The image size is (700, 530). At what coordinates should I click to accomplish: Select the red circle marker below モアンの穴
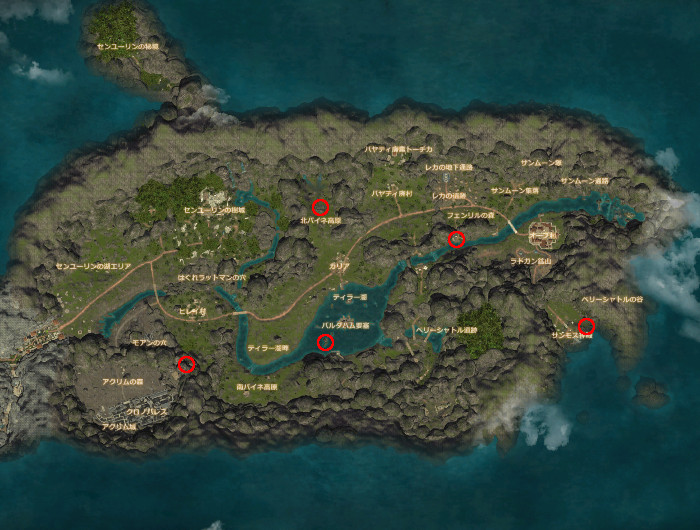point(186,364)
